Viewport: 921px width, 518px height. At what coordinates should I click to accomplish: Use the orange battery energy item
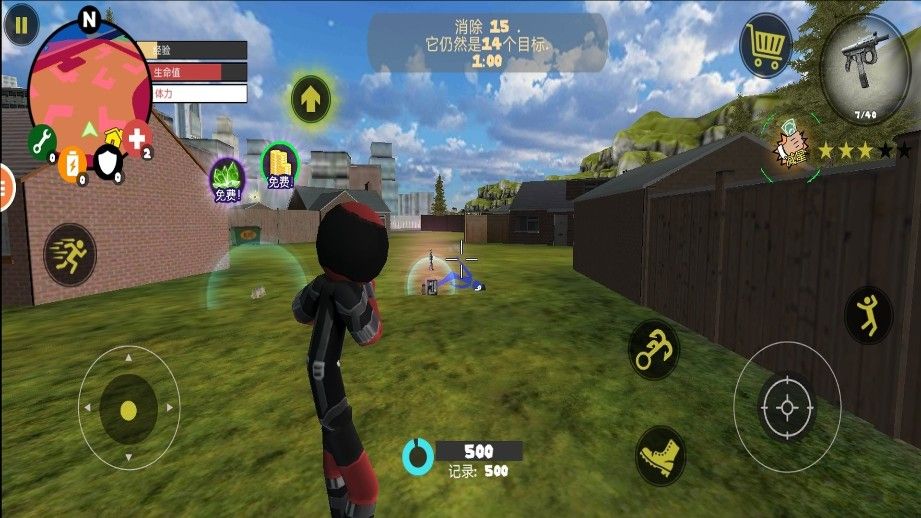pos(71,163)
